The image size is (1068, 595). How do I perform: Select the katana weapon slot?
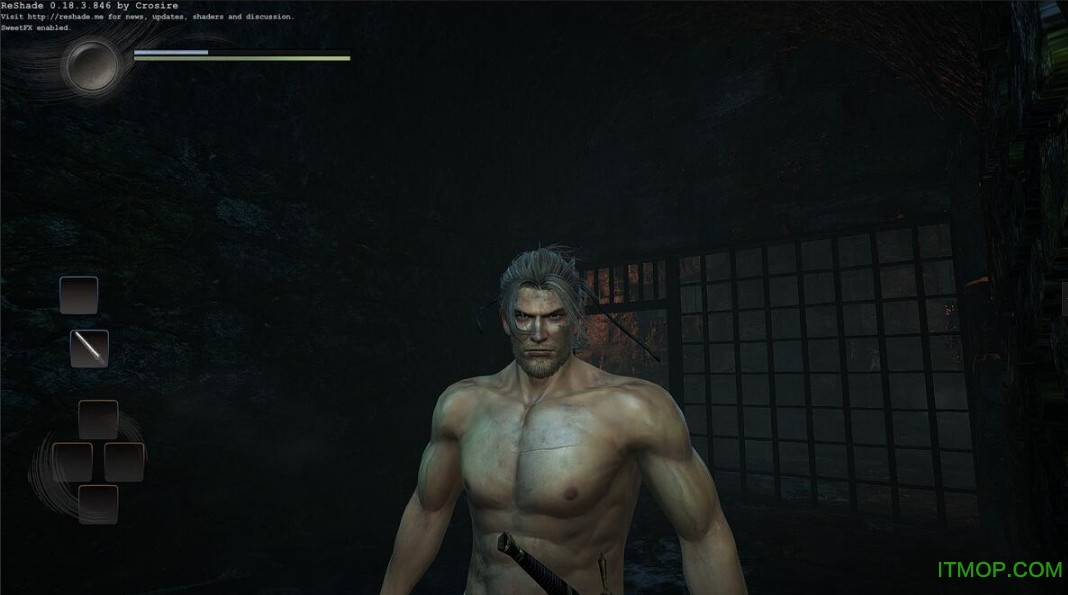(89, 348)
